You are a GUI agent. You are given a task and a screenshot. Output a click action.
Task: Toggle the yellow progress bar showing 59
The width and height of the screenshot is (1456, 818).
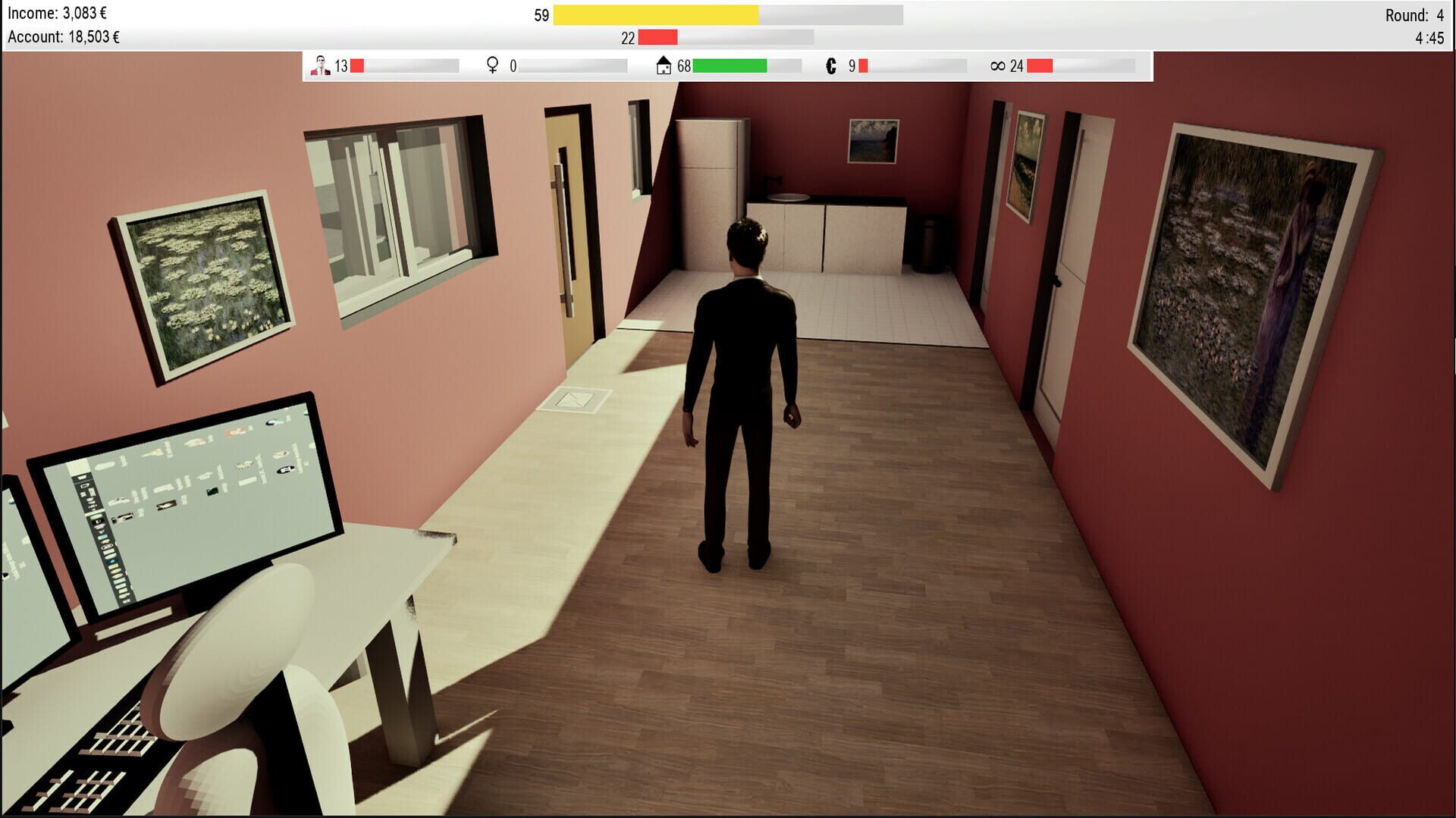pyautogui.click(x=656, y=13)
